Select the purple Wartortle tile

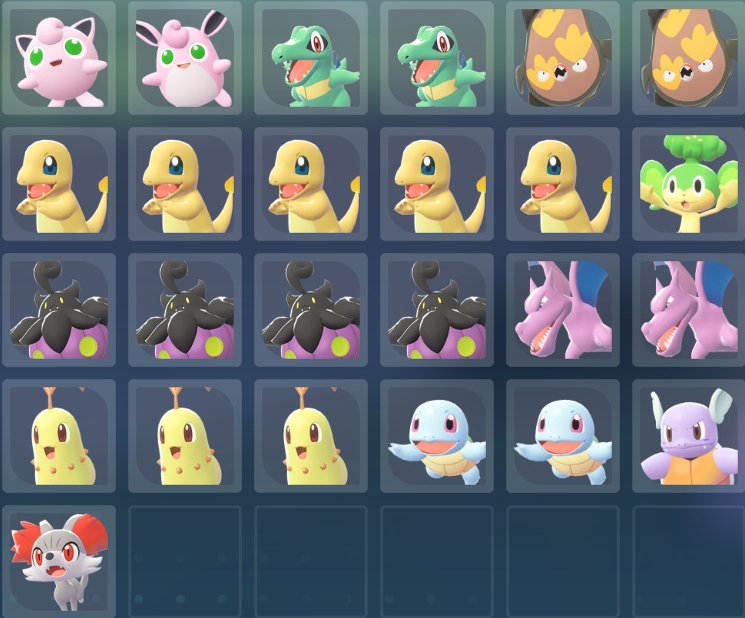tap(688, 436)
